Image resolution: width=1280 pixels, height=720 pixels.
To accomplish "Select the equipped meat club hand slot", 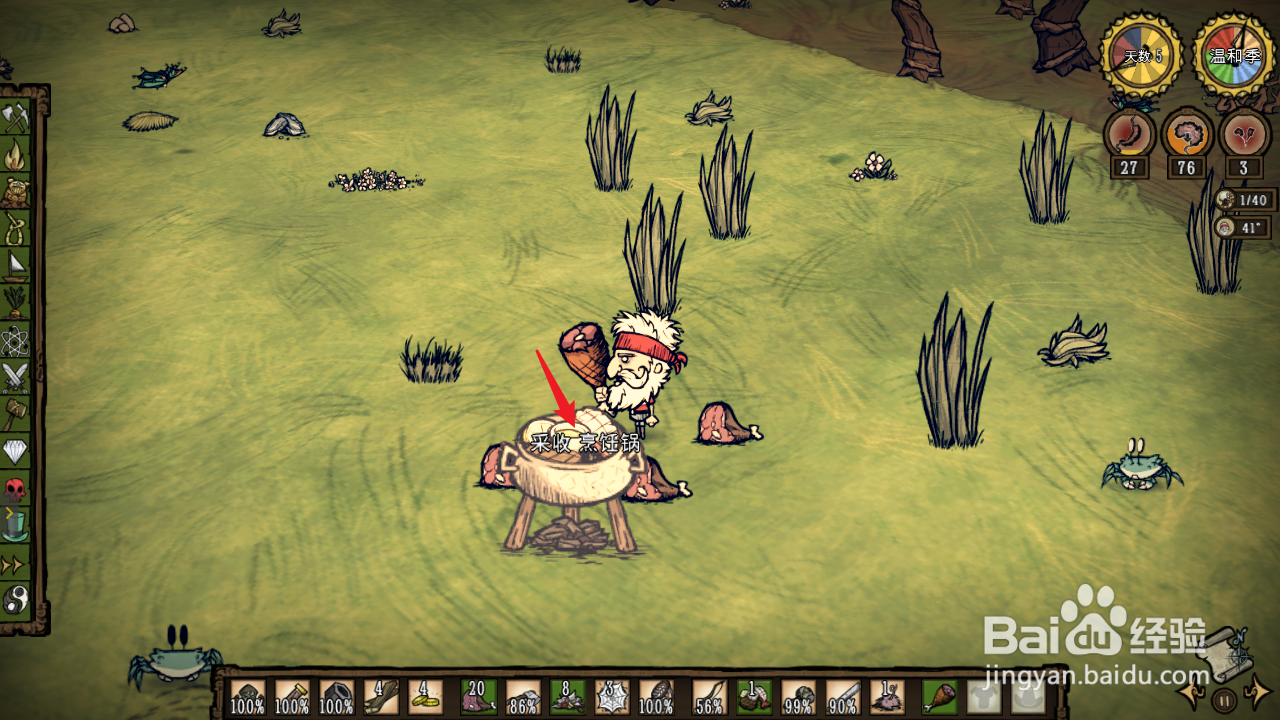I will (x=939, y=697).
